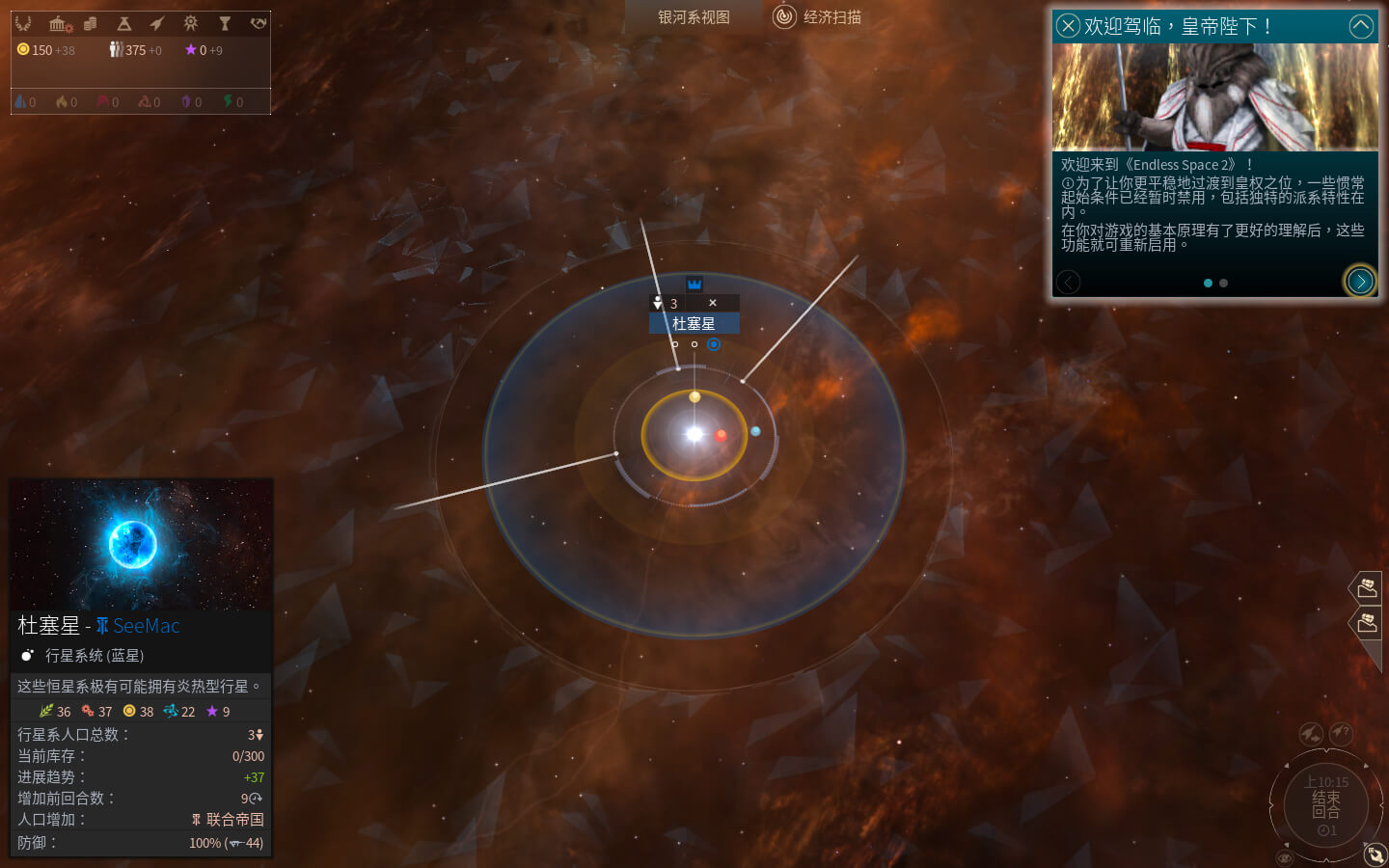
Task: Click the blue crown capital icon
Action: (x=694, y=284)
